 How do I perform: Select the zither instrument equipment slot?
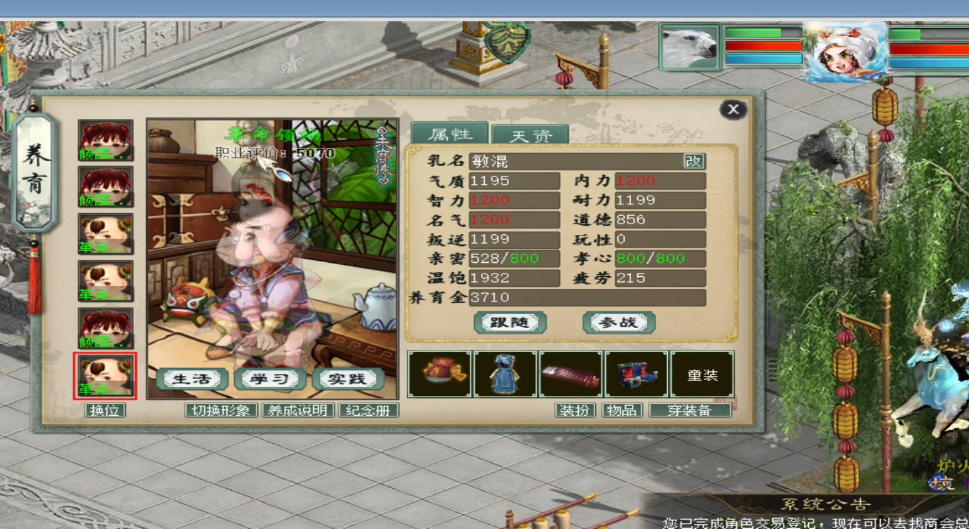click(x=570, y=374)
